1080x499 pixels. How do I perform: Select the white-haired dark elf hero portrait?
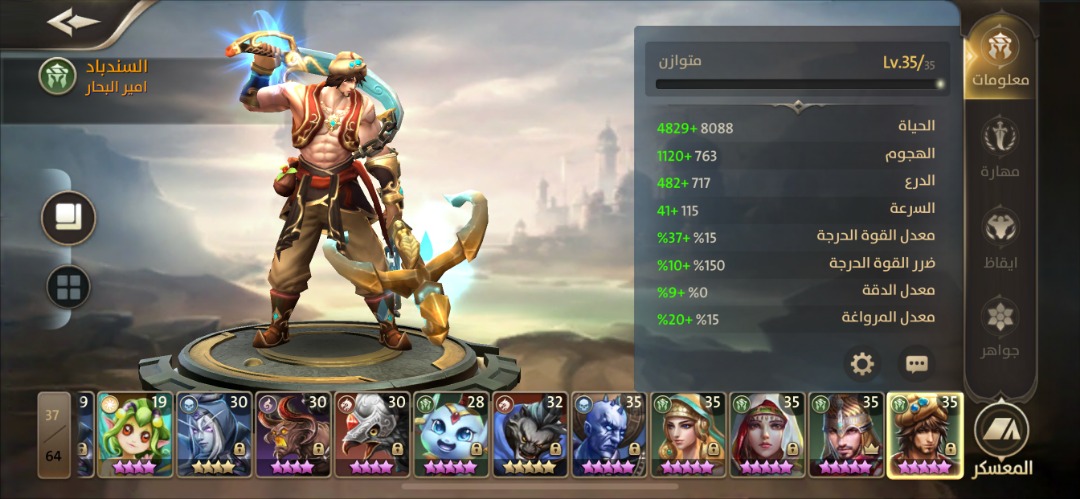point(213,434)
